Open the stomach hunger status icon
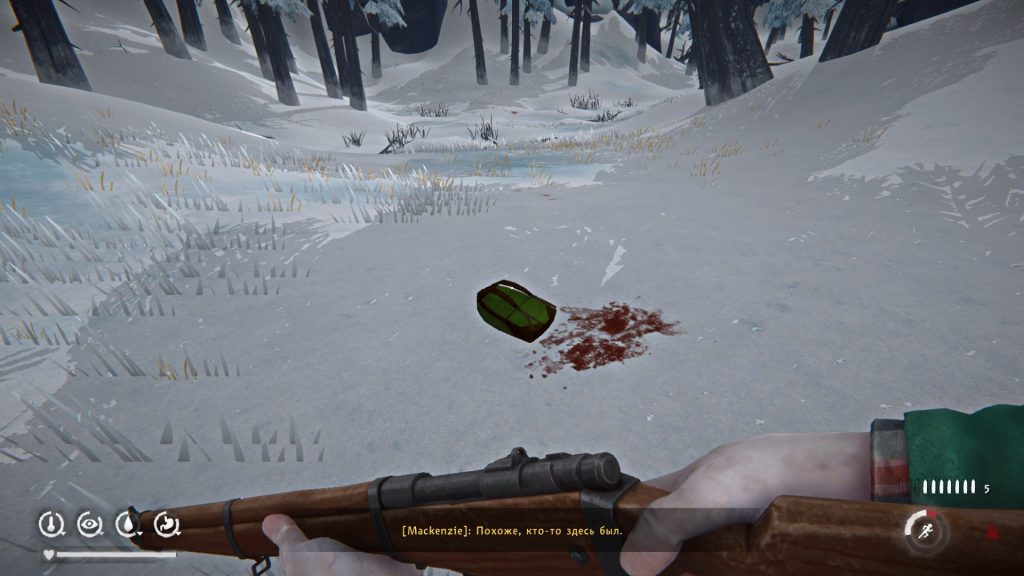 pos(166,523)
